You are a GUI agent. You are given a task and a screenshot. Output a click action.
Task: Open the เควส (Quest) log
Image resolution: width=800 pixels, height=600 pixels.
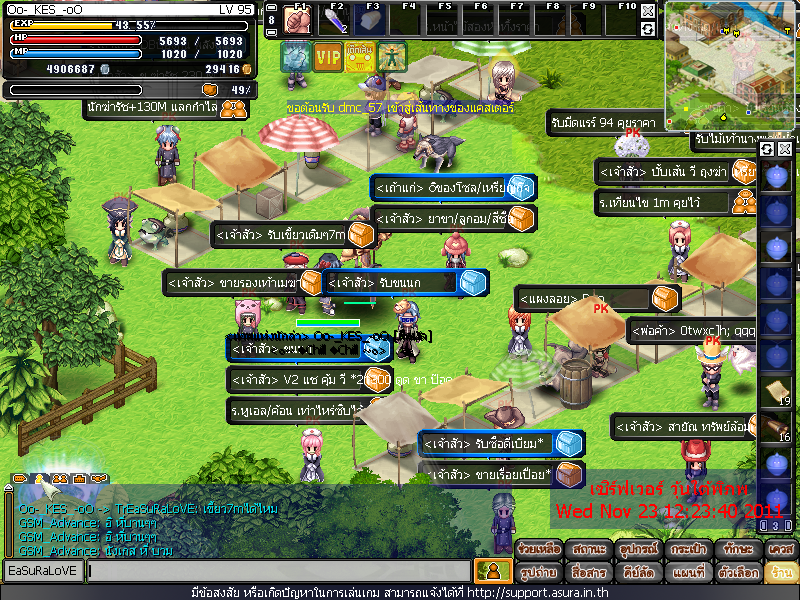coord(780,549)
